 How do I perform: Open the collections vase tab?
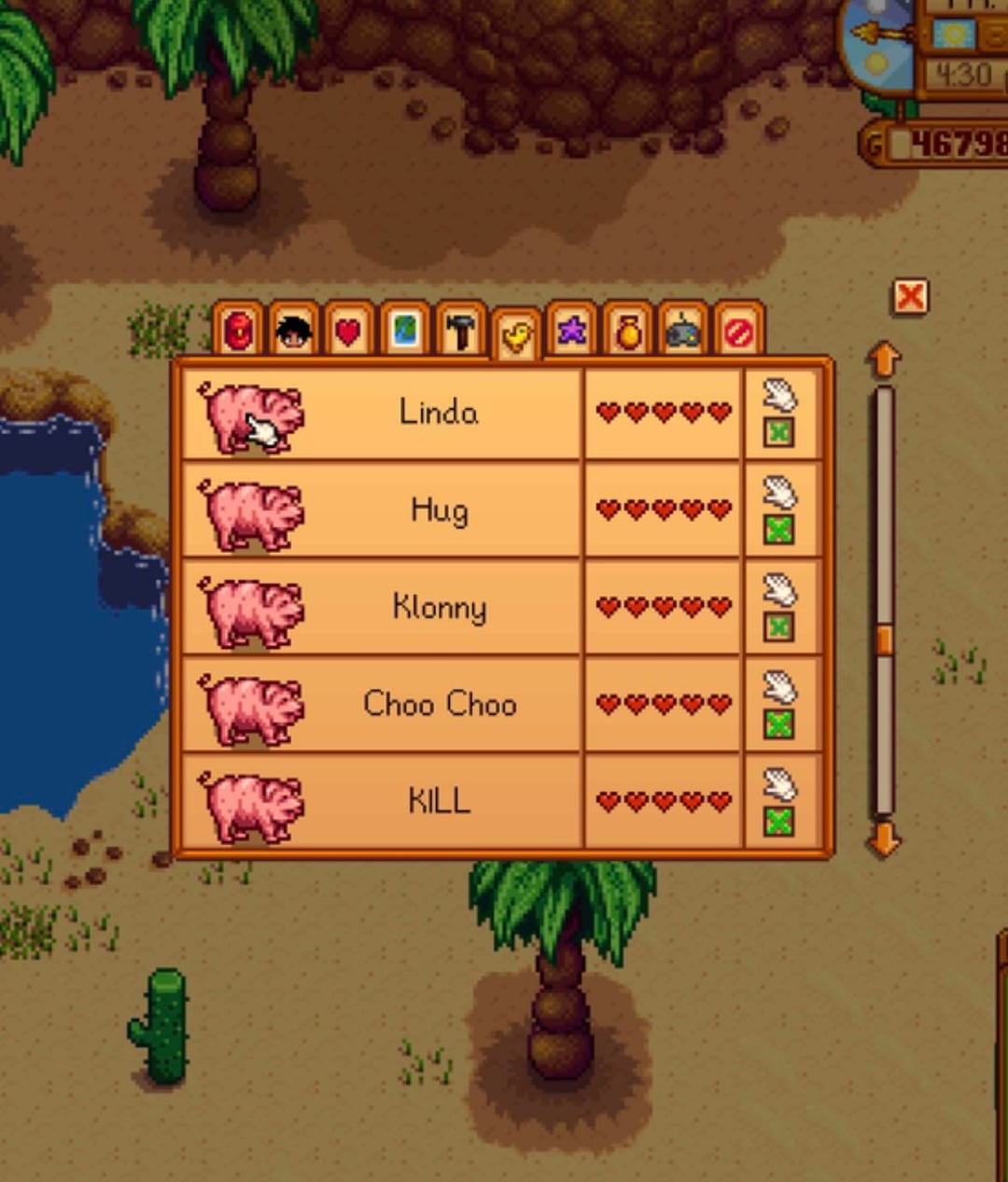(x=628, y=331)
